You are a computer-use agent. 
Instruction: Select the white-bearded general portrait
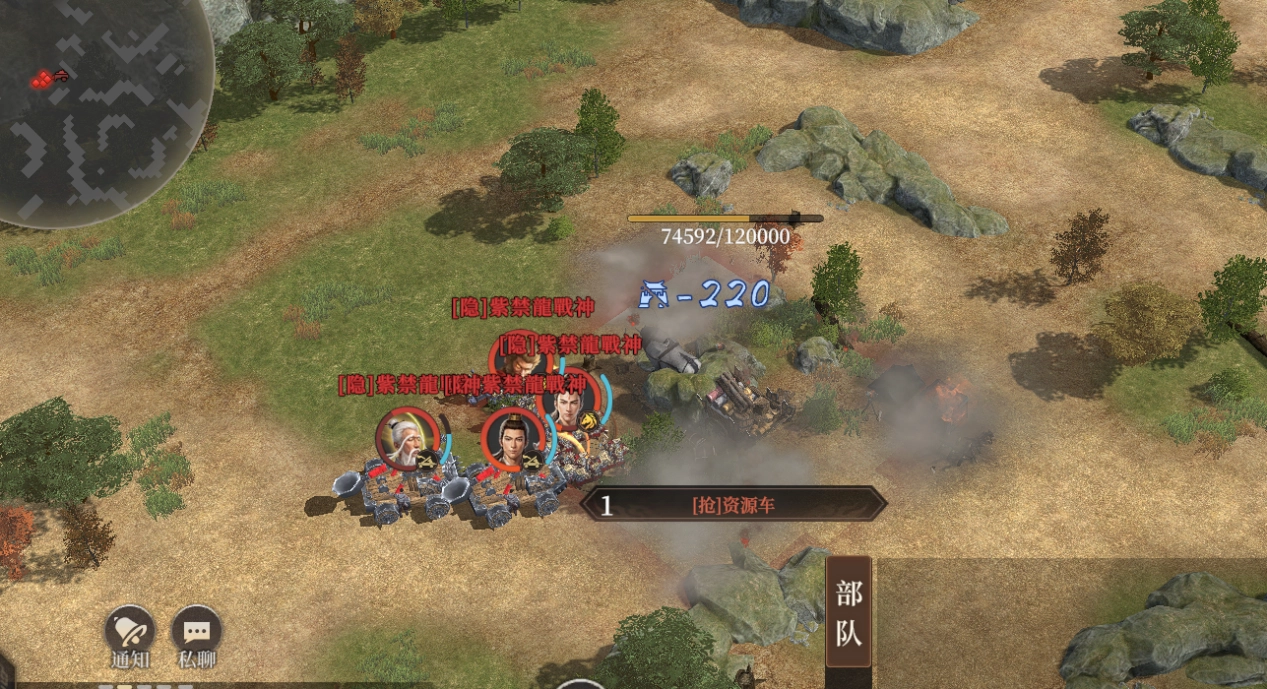(x=408, y=439)
